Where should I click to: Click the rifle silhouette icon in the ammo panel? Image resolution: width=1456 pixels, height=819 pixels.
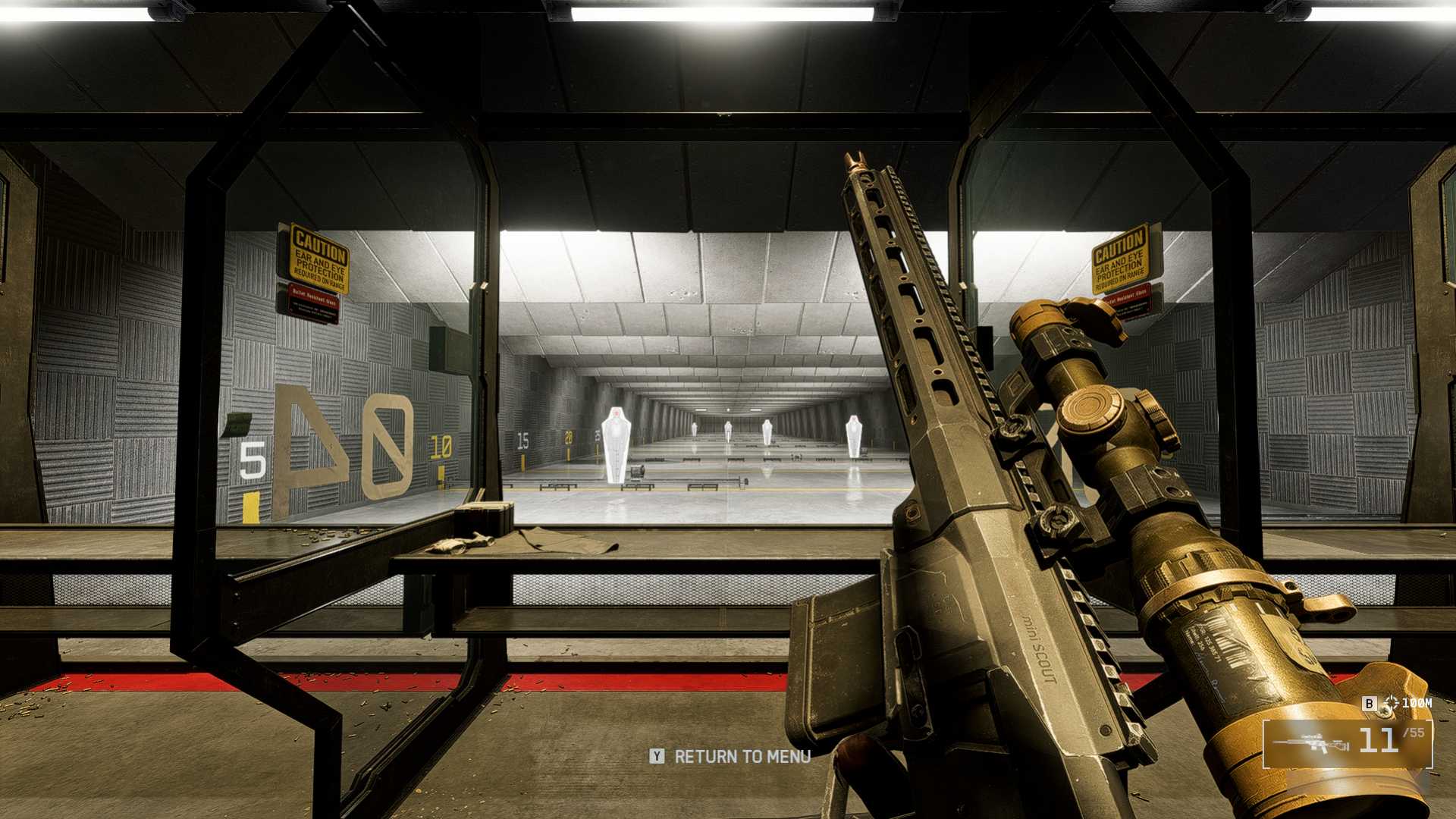pyautogui.click(x=1310, y=743)
